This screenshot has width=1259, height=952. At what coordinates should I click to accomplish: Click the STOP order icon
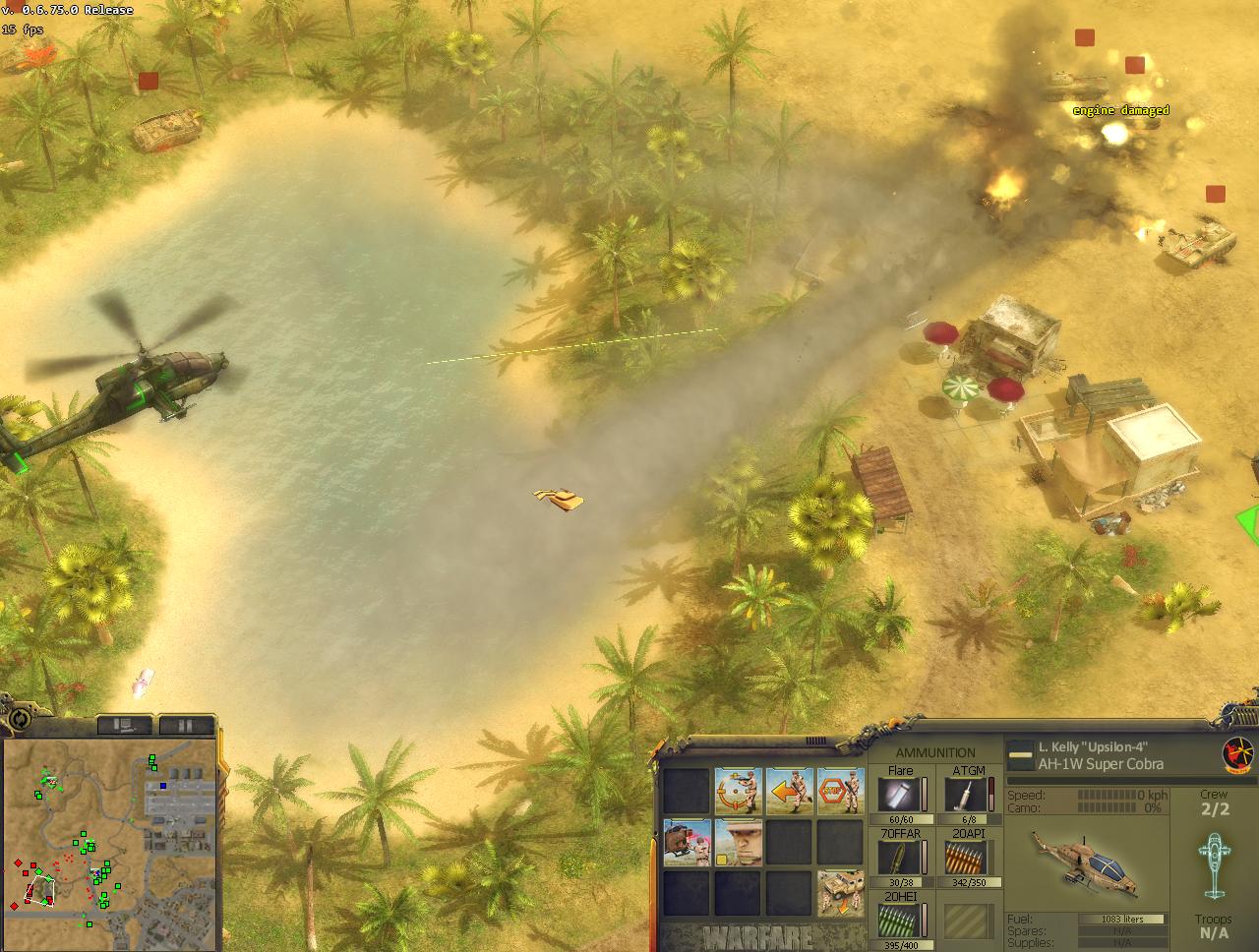[838, 791]
